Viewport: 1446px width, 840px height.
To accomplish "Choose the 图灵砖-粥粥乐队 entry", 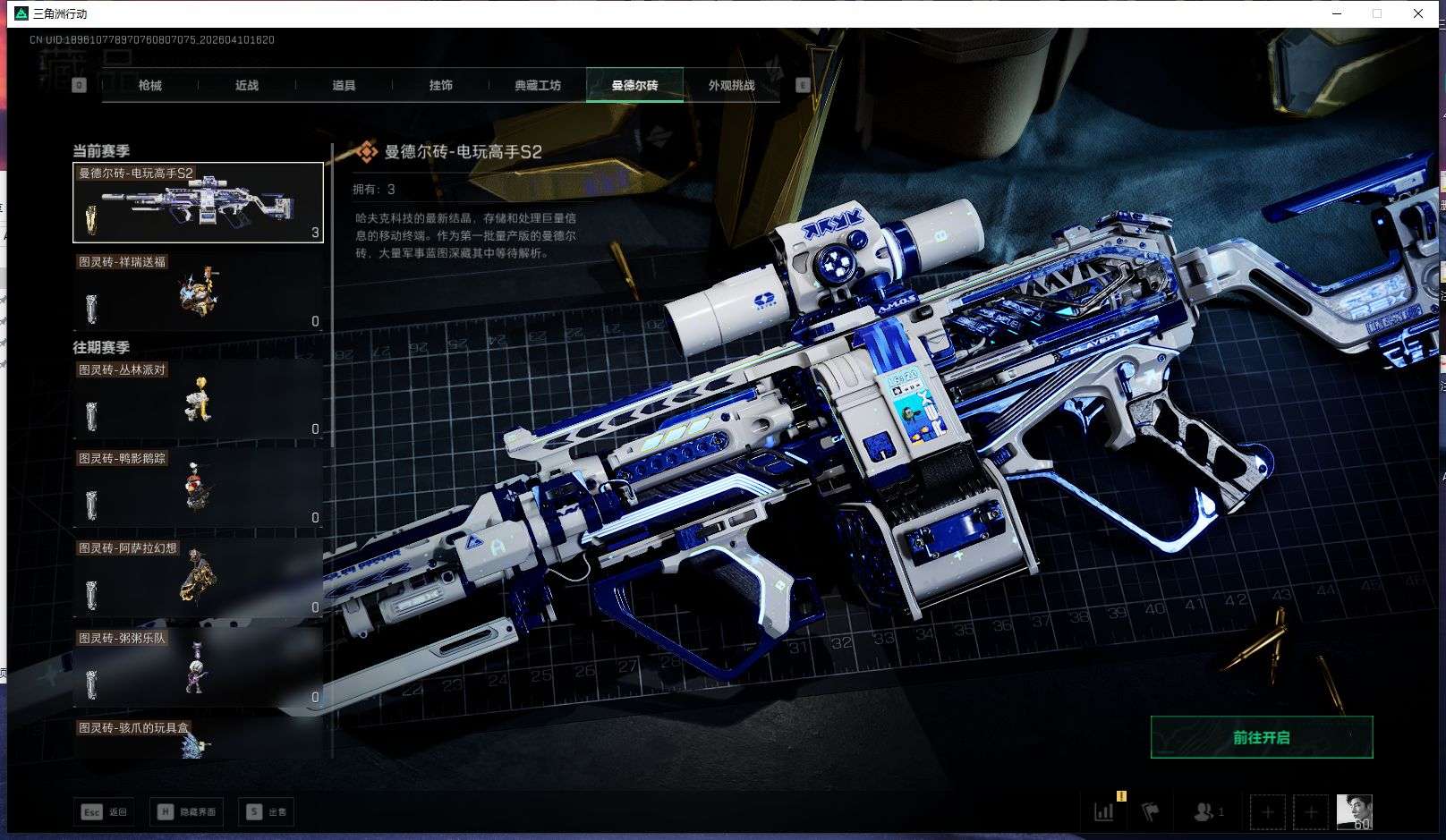I will pyautogui.click(x=198, y=667).
